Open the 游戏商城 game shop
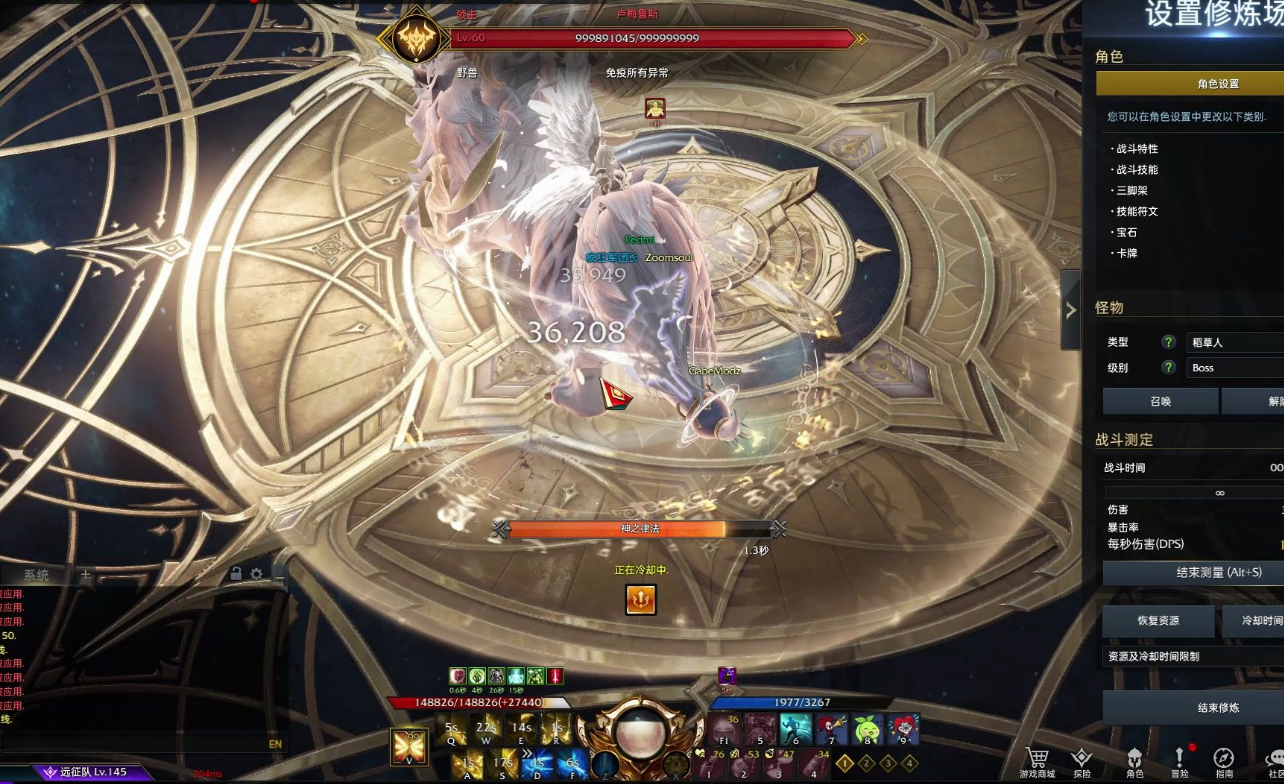This screenshot has height=784, width=1284. (x=1036, y=762)
